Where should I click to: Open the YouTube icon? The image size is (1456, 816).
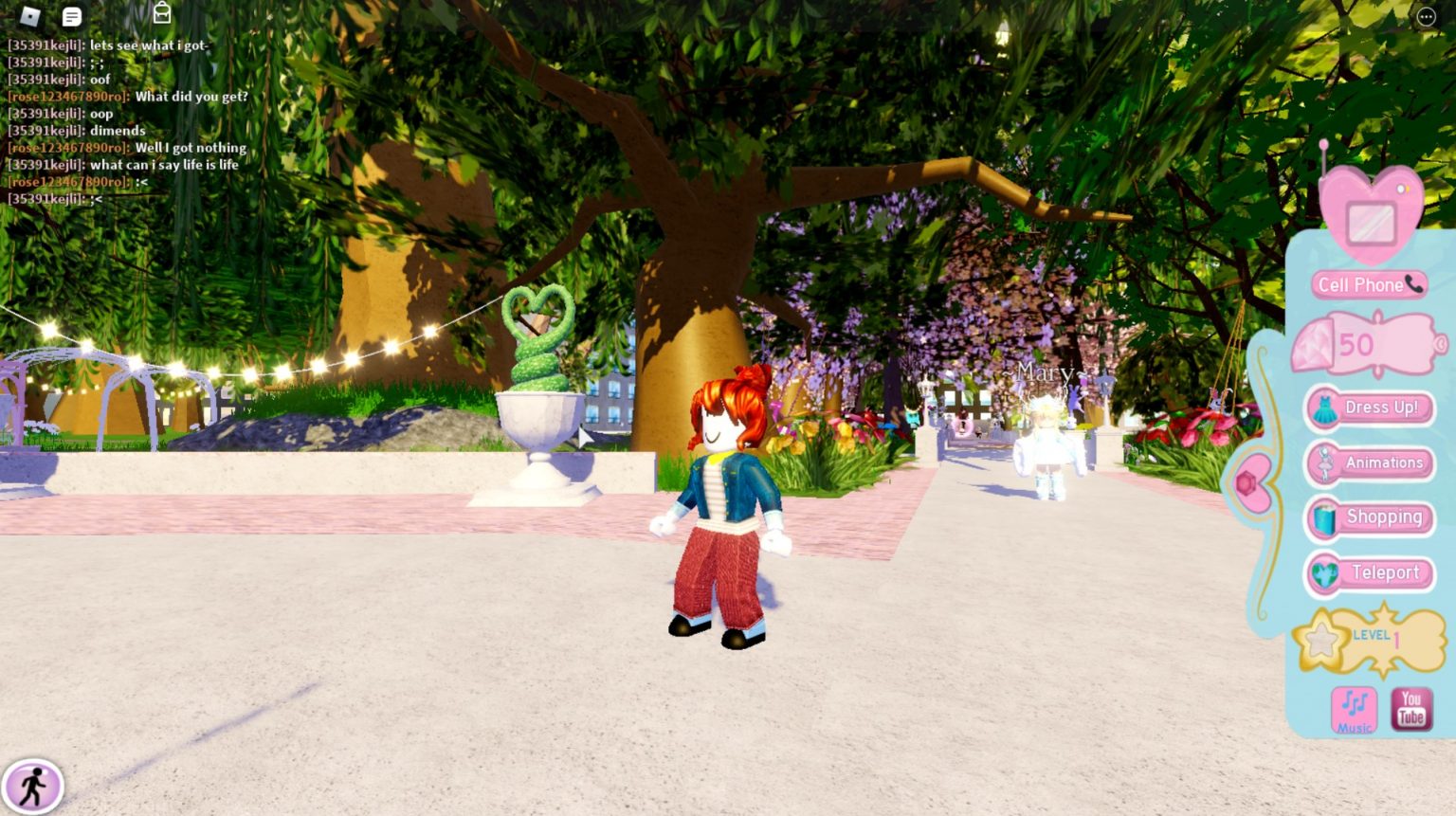pos(1410,708)
